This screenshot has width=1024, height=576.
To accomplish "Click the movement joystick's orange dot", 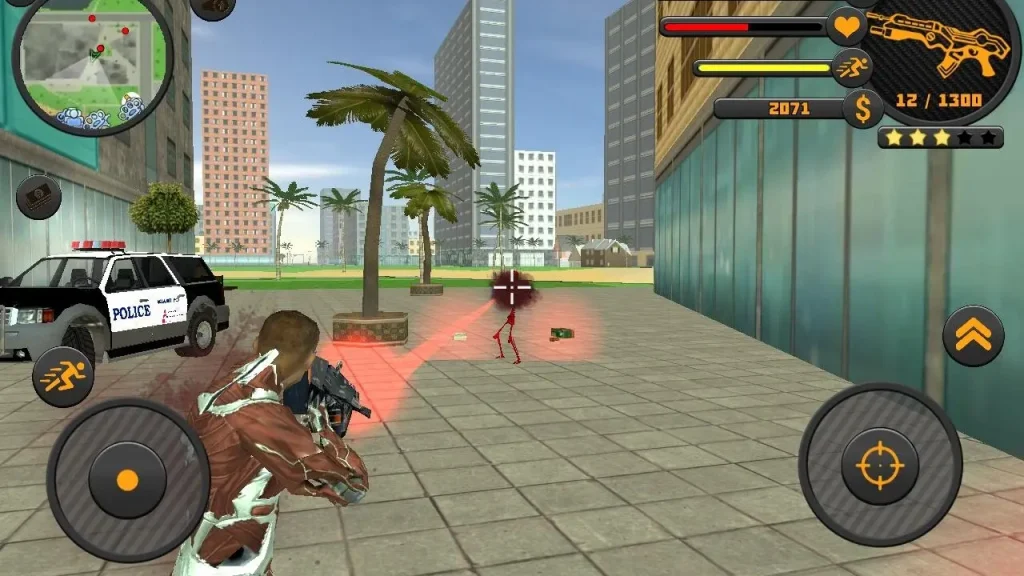I will [x=127, y=480].
